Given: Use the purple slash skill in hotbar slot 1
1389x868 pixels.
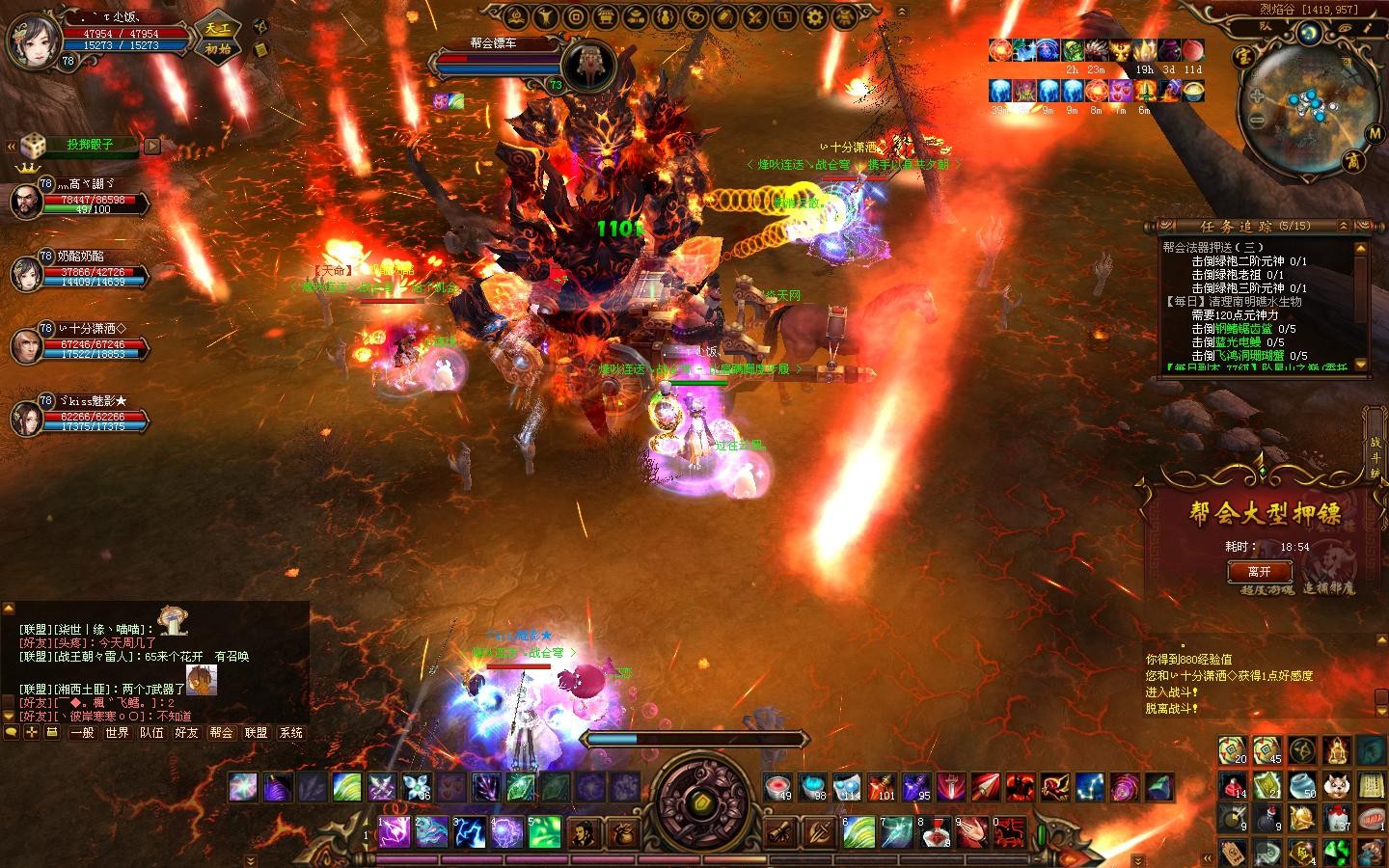Looking at the screenshot, I should click(x=395, y=831).
